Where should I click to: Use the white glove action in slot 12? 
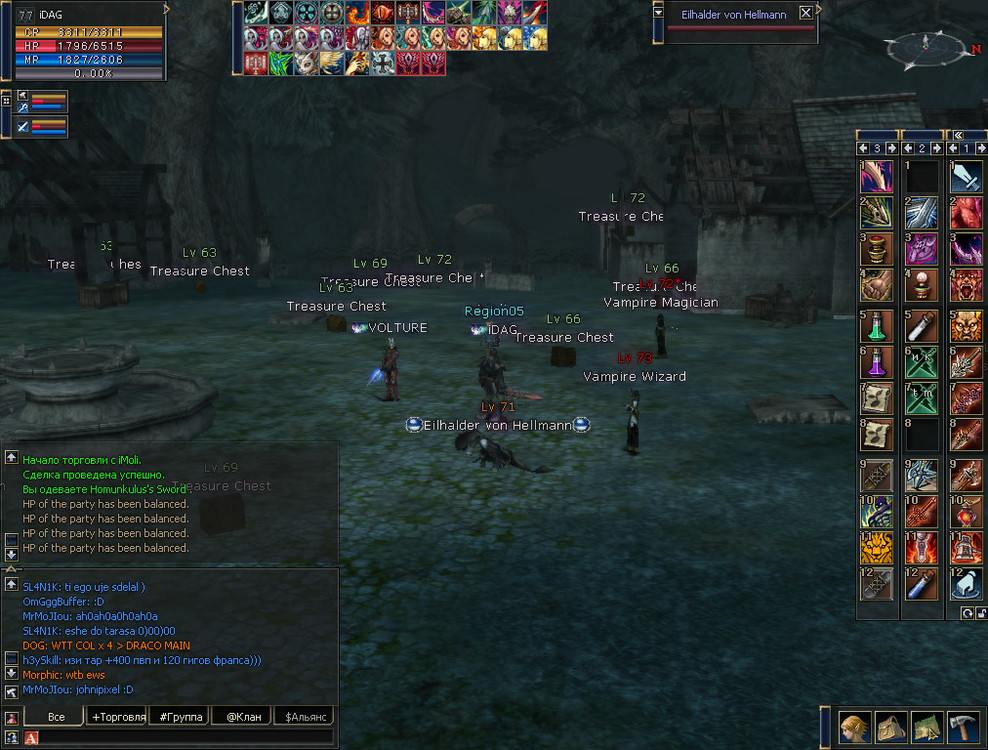click(x=967, y=584)
